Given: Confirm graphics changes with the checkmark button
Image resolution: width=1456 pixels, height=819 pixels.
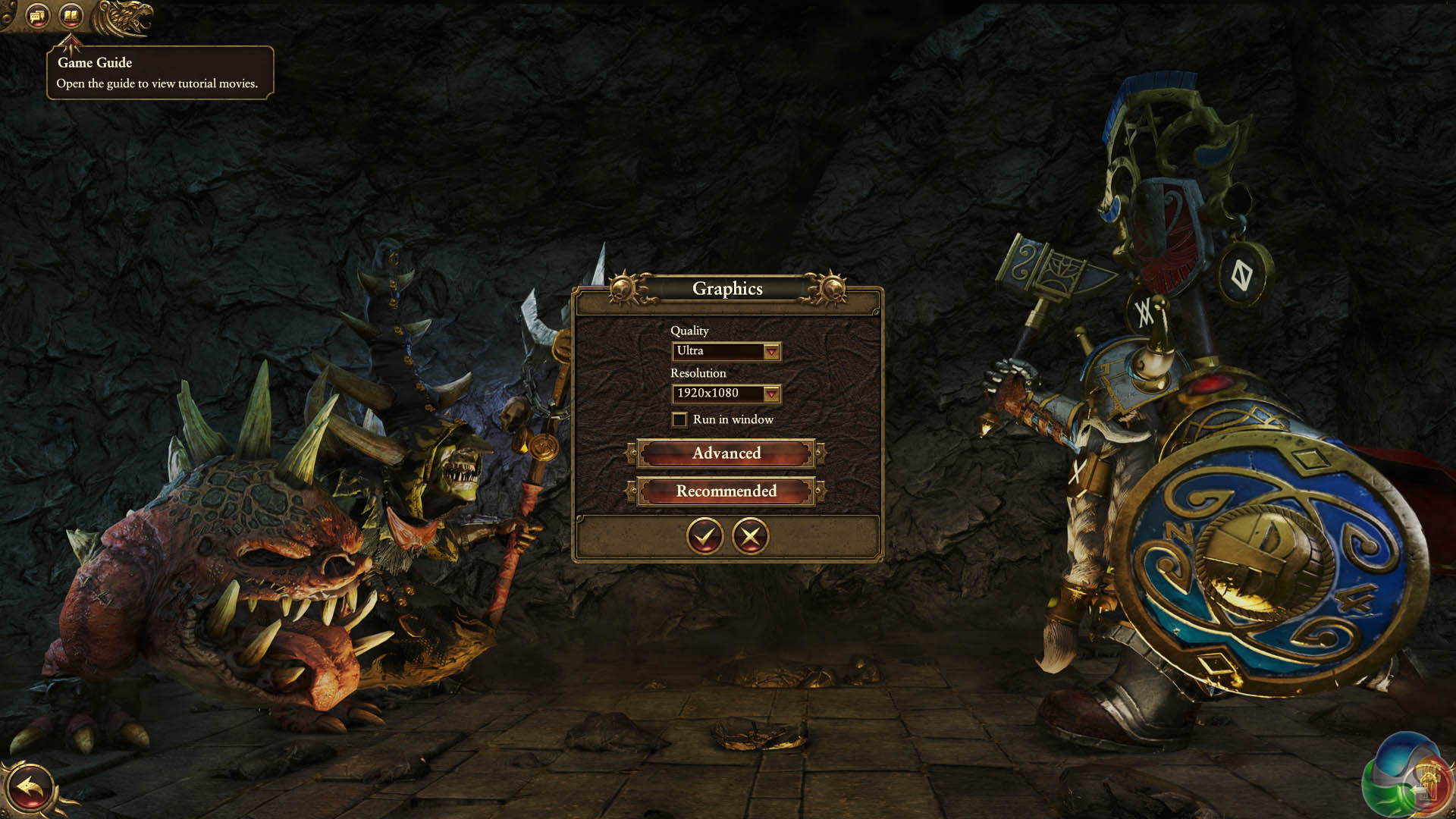Looking at the screenshot, I should [704, 536].
